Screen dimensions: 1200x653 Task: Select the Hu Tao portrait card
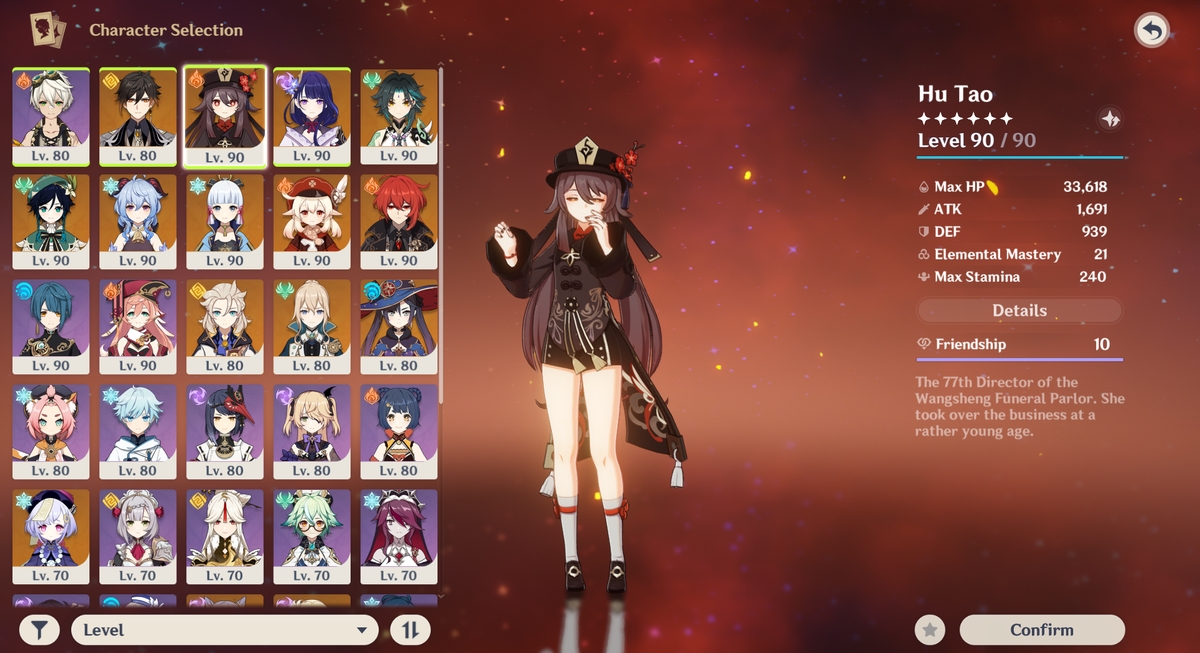225,116
